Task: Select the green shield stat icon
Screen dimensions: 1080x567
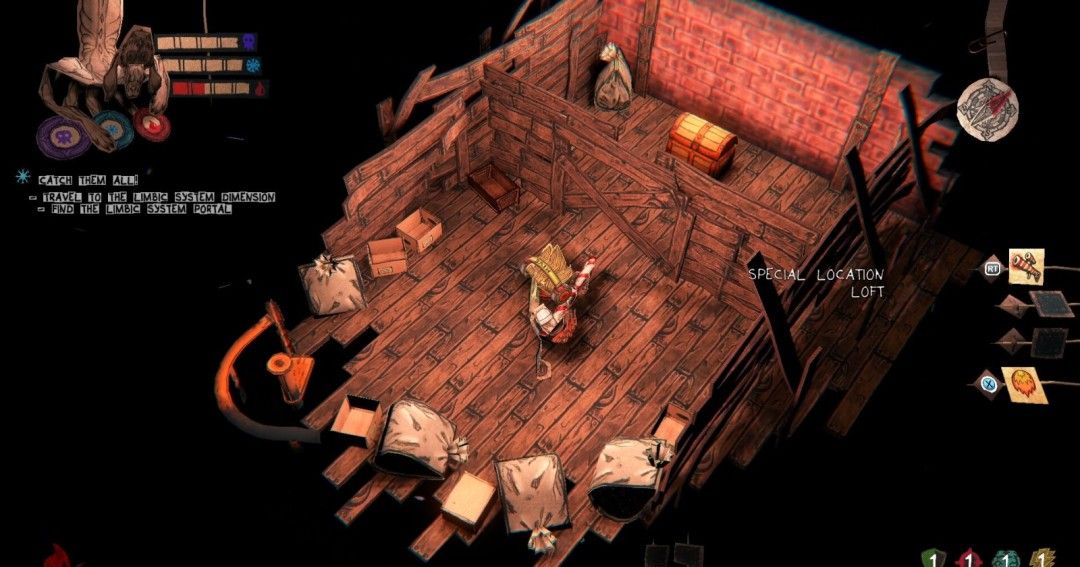Action: 933,556
